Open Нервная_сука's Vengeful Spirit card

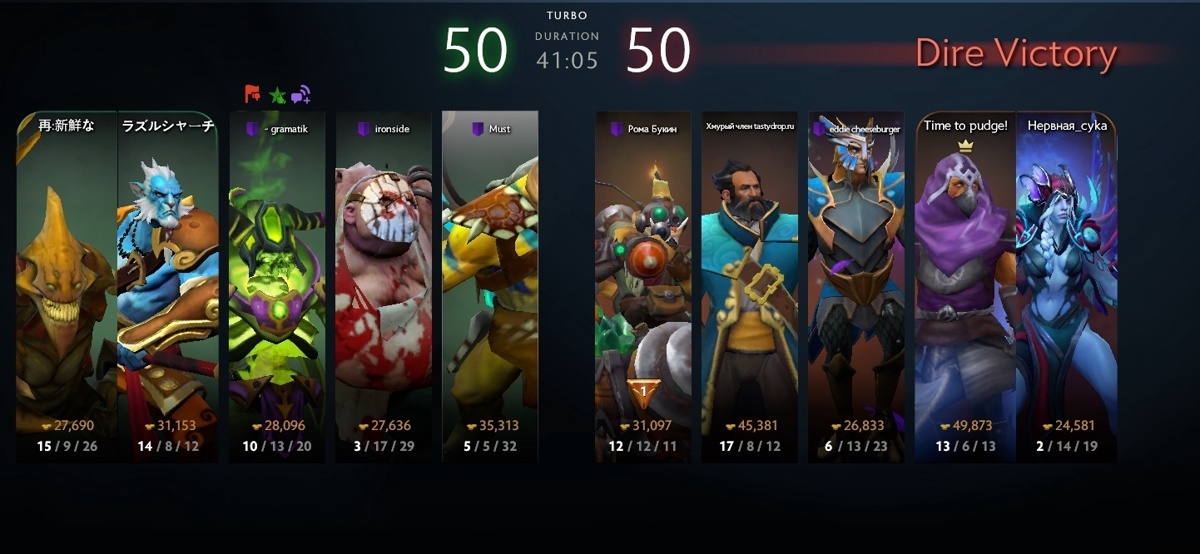[x=1066, y=285]
